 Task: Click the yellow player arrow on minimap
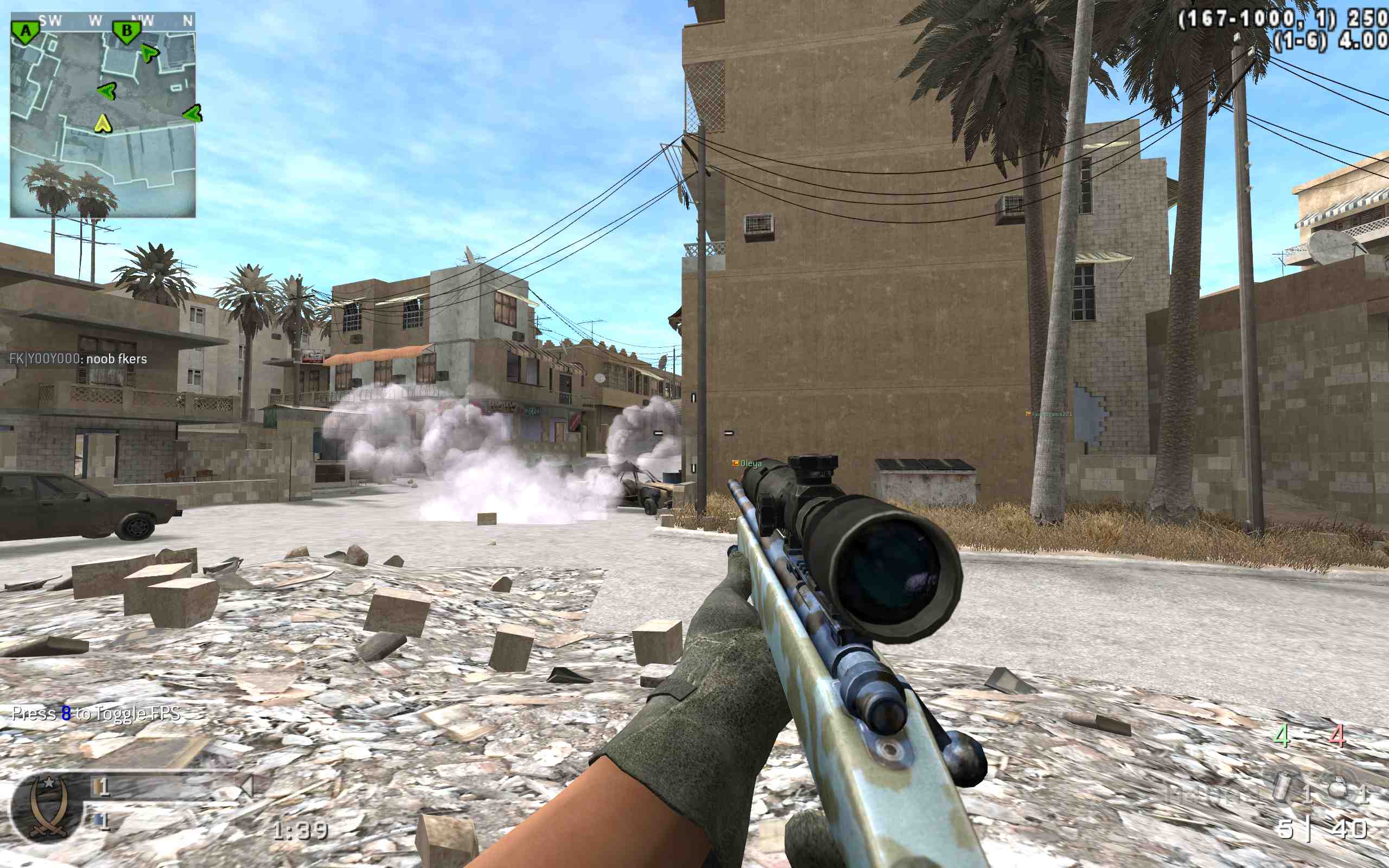[x=102, y=123]
